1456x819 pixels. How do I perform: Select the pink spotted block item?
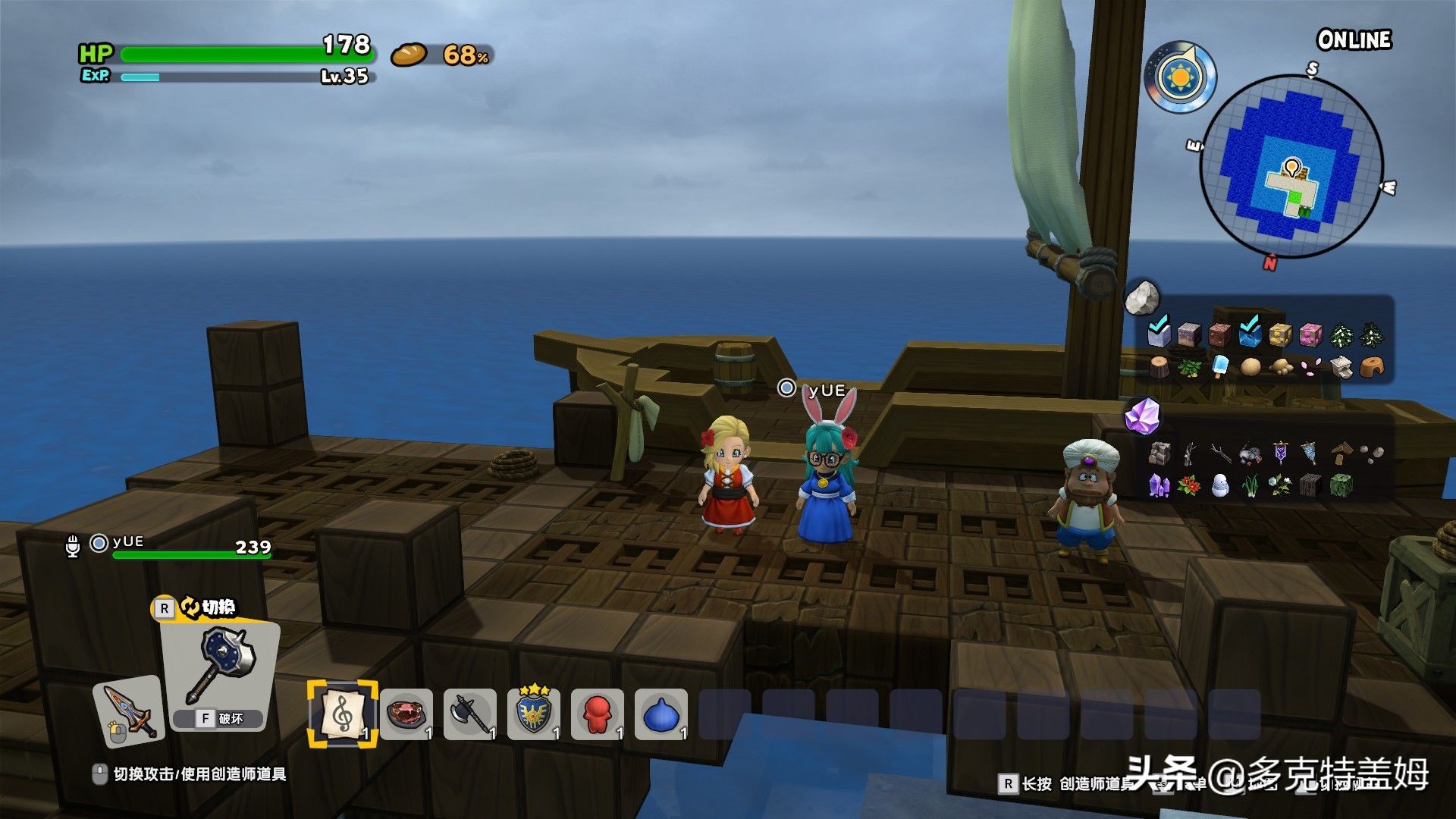[1310, 334]
